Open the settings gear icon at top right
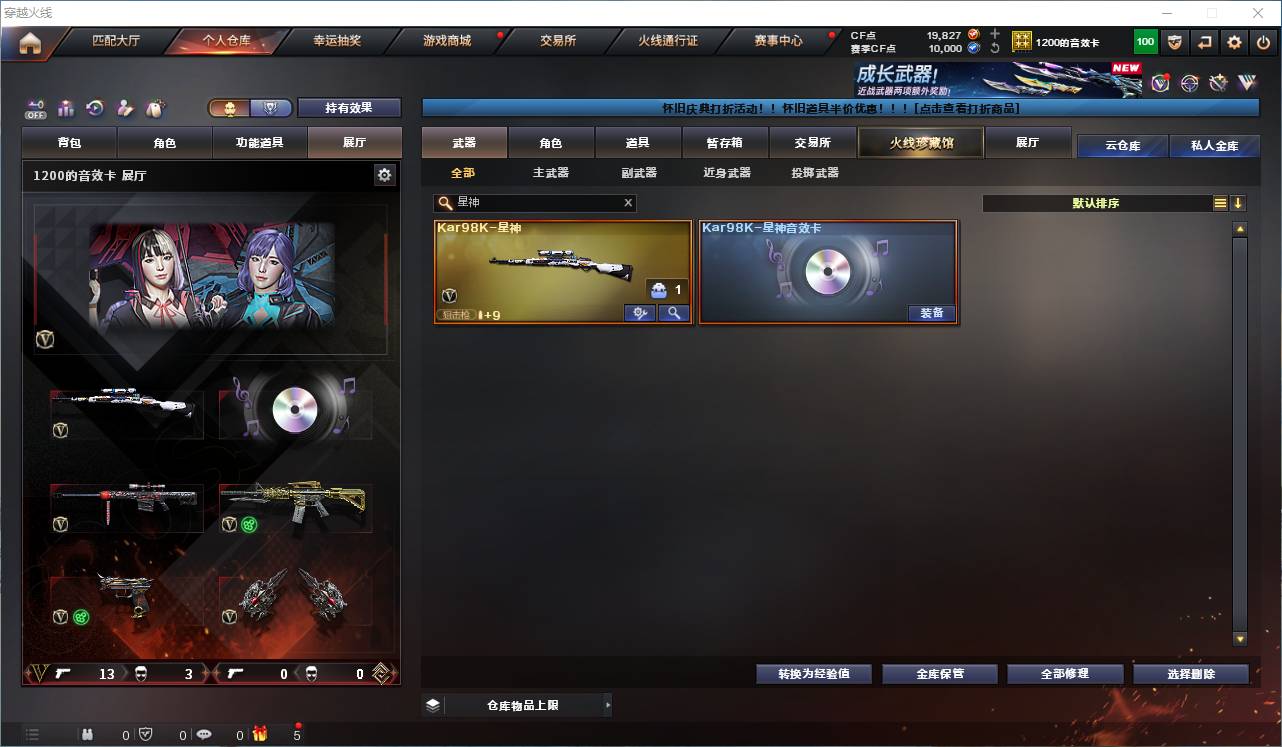 pos(1233,41)
